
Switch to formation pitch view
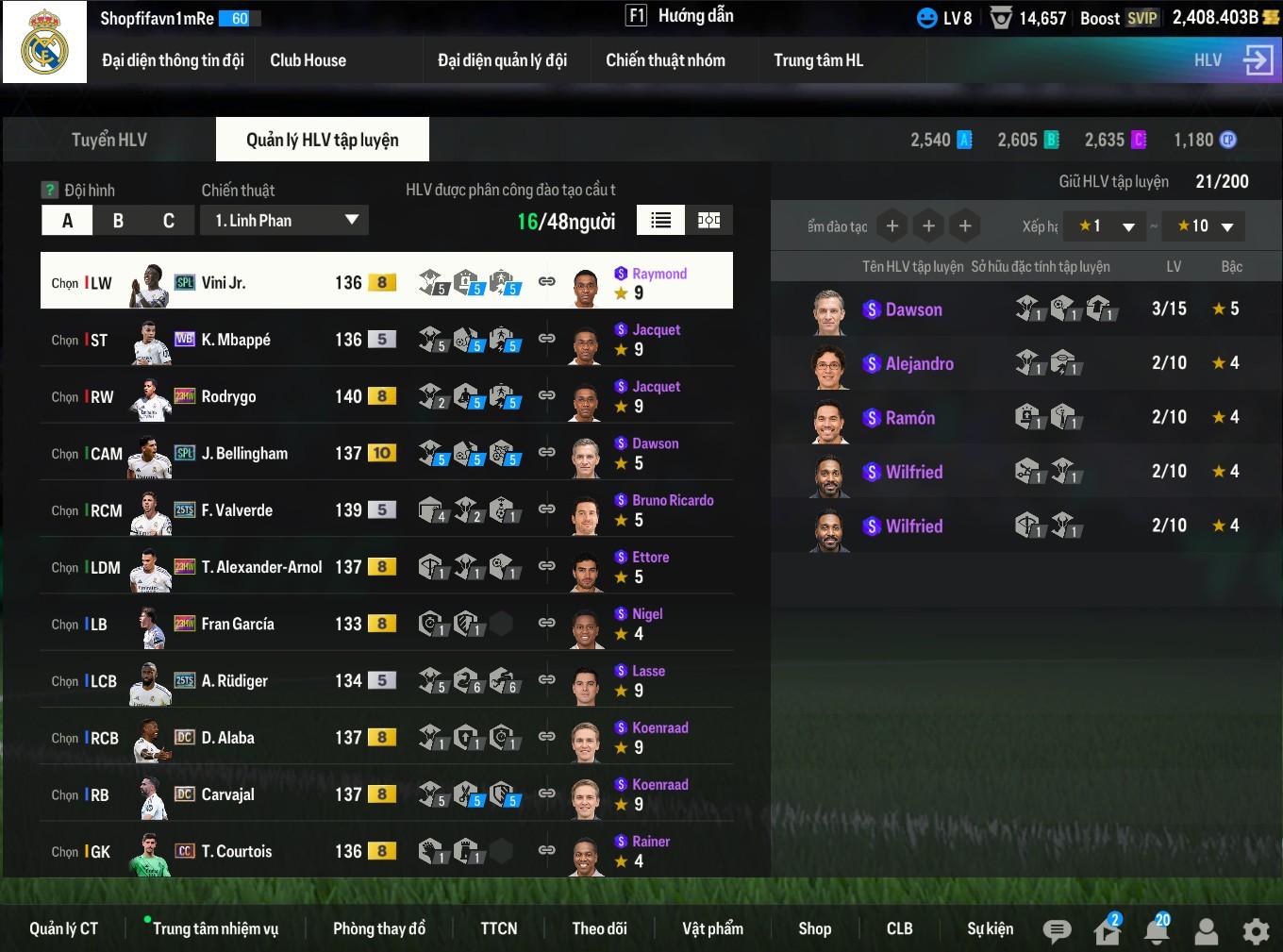708,221
